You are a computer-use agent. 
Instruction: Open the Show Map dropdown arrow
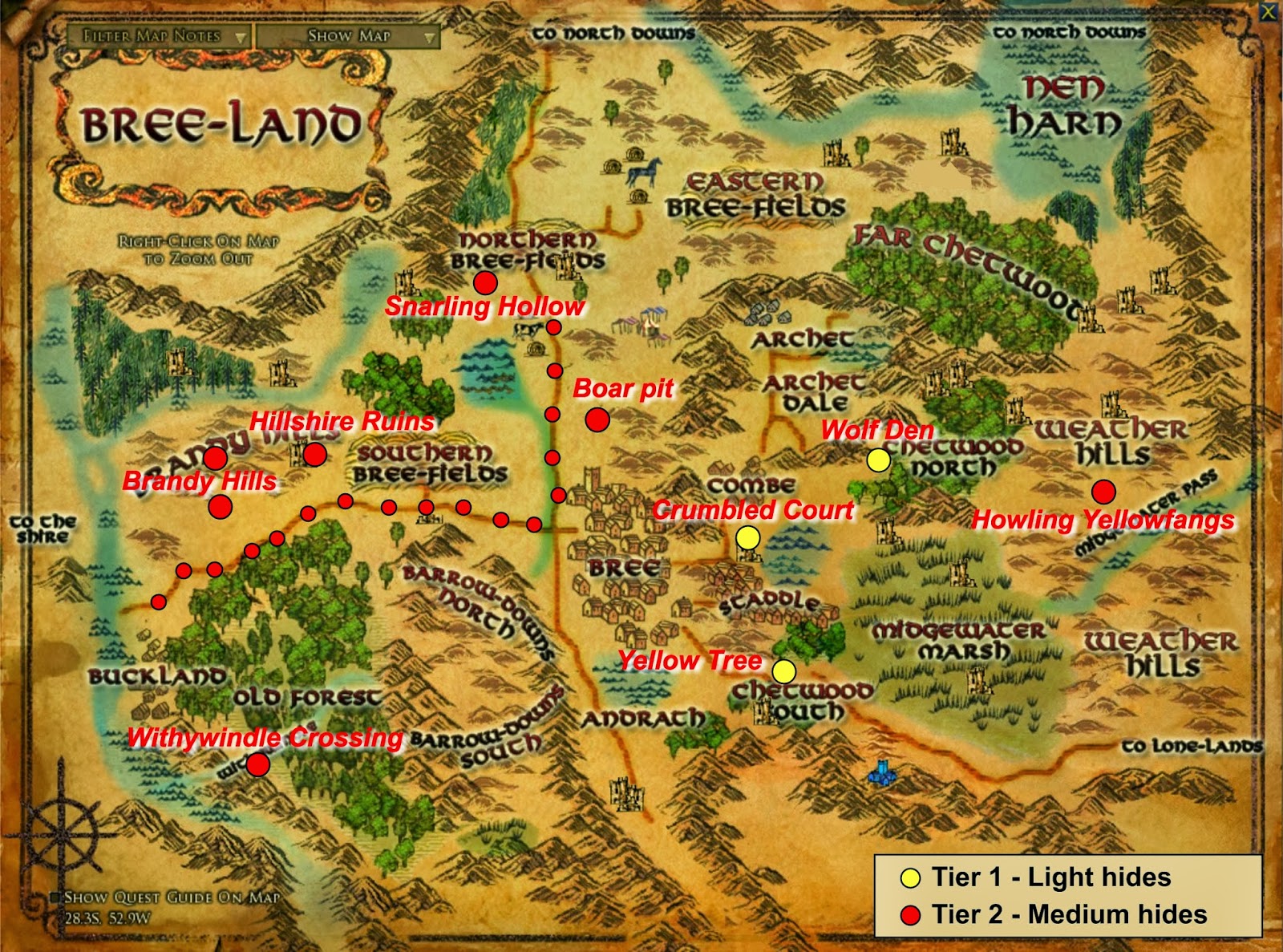430,36
